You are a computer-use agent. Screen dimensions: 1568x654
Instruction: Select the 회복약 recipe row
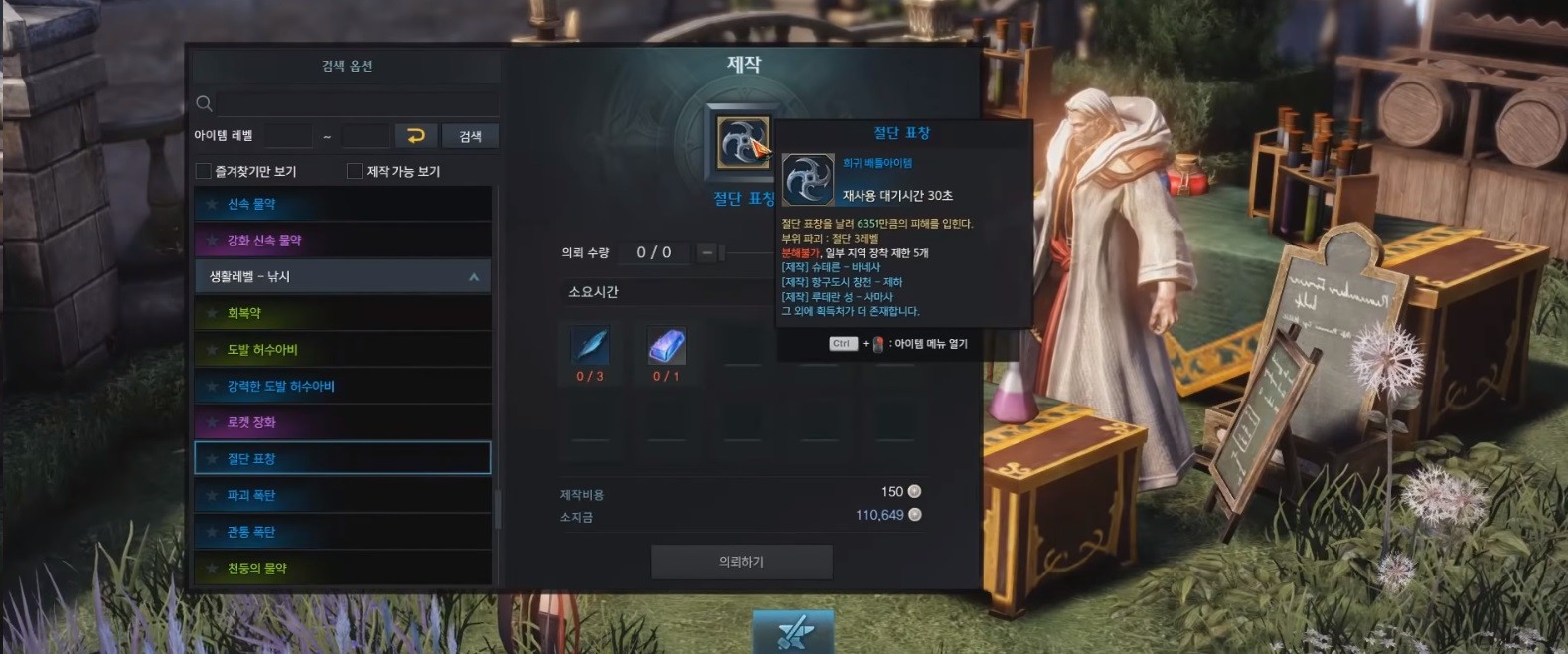[343, 313]
